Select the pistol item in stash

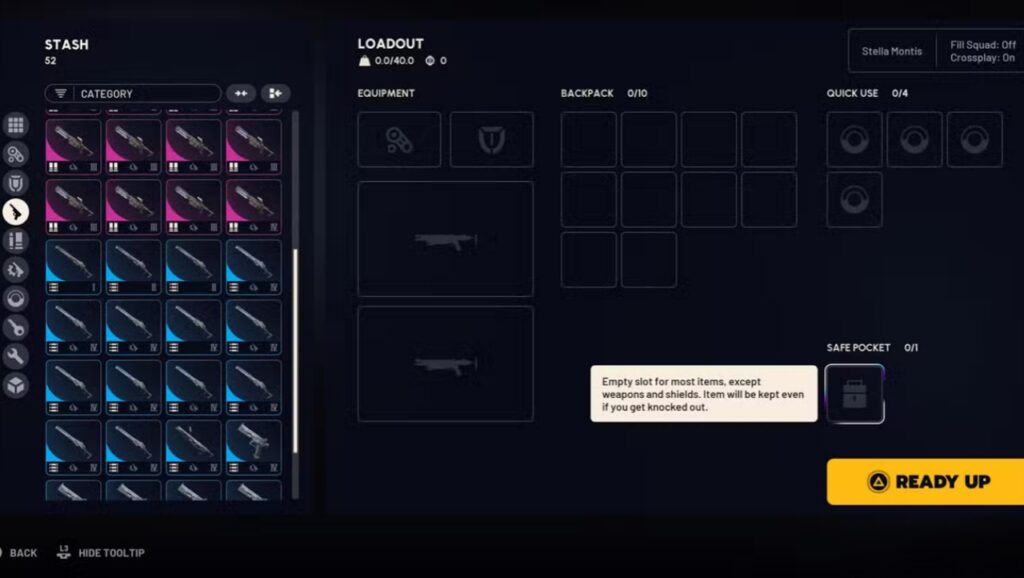pos(254,447)
